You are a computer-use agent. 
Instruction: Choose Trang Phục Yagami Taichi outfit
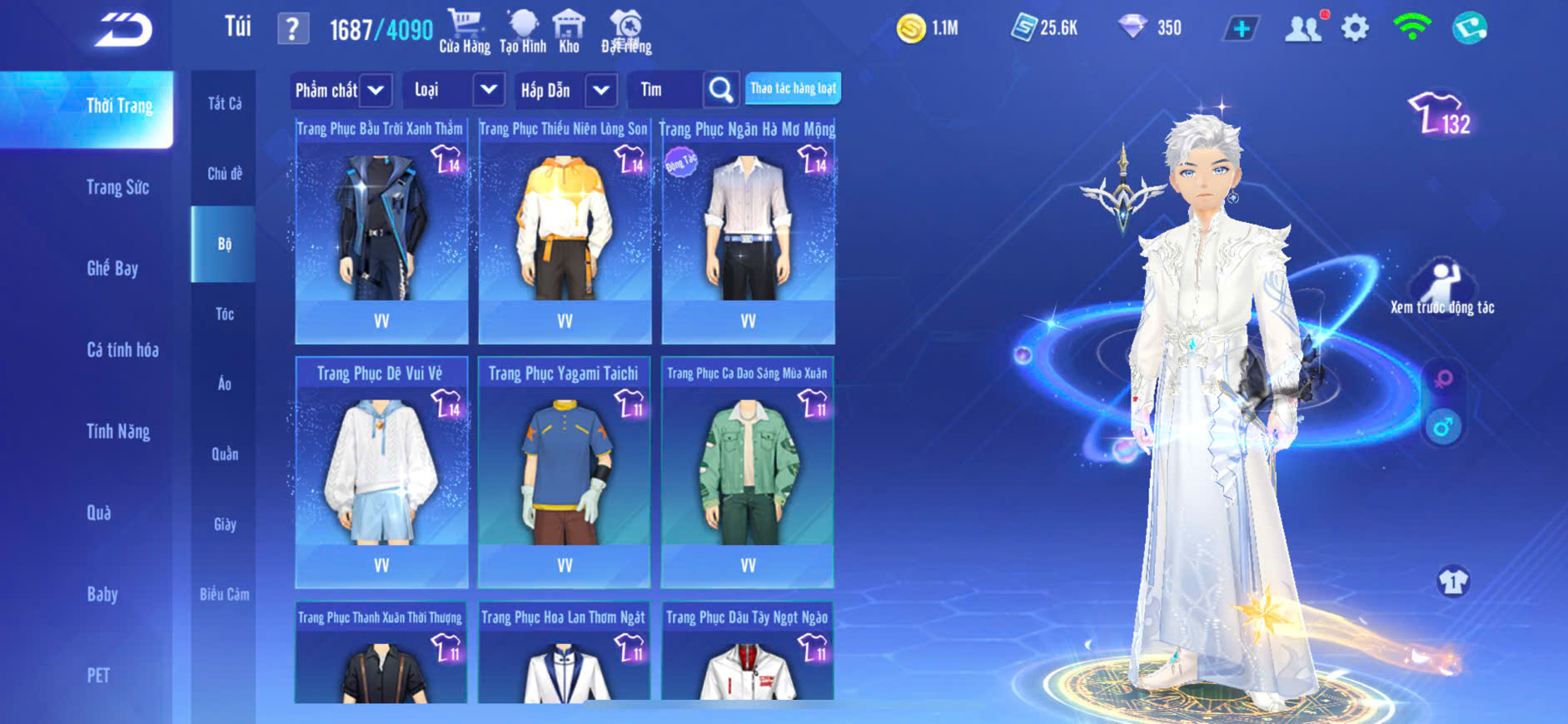565,472
